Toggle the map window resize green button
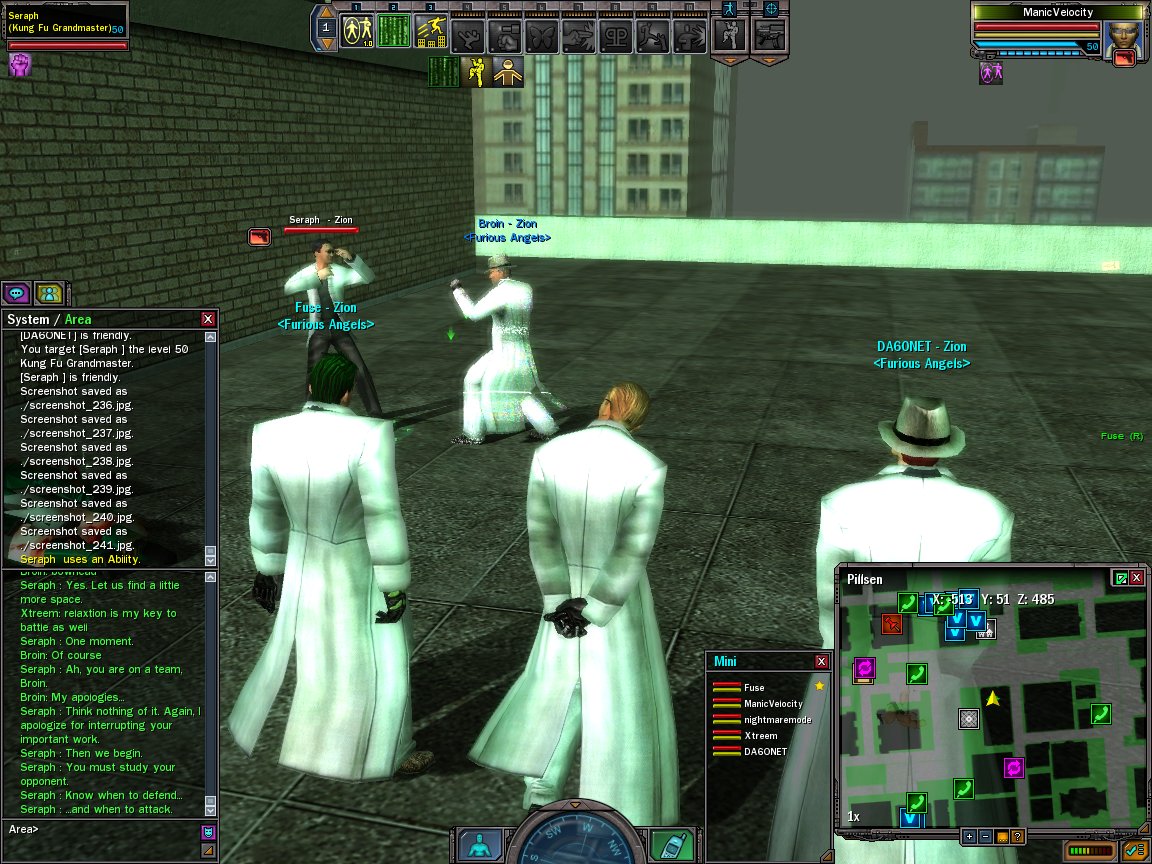The height and width of the screenshot is (864, 1152). (x=1120, y=578)
